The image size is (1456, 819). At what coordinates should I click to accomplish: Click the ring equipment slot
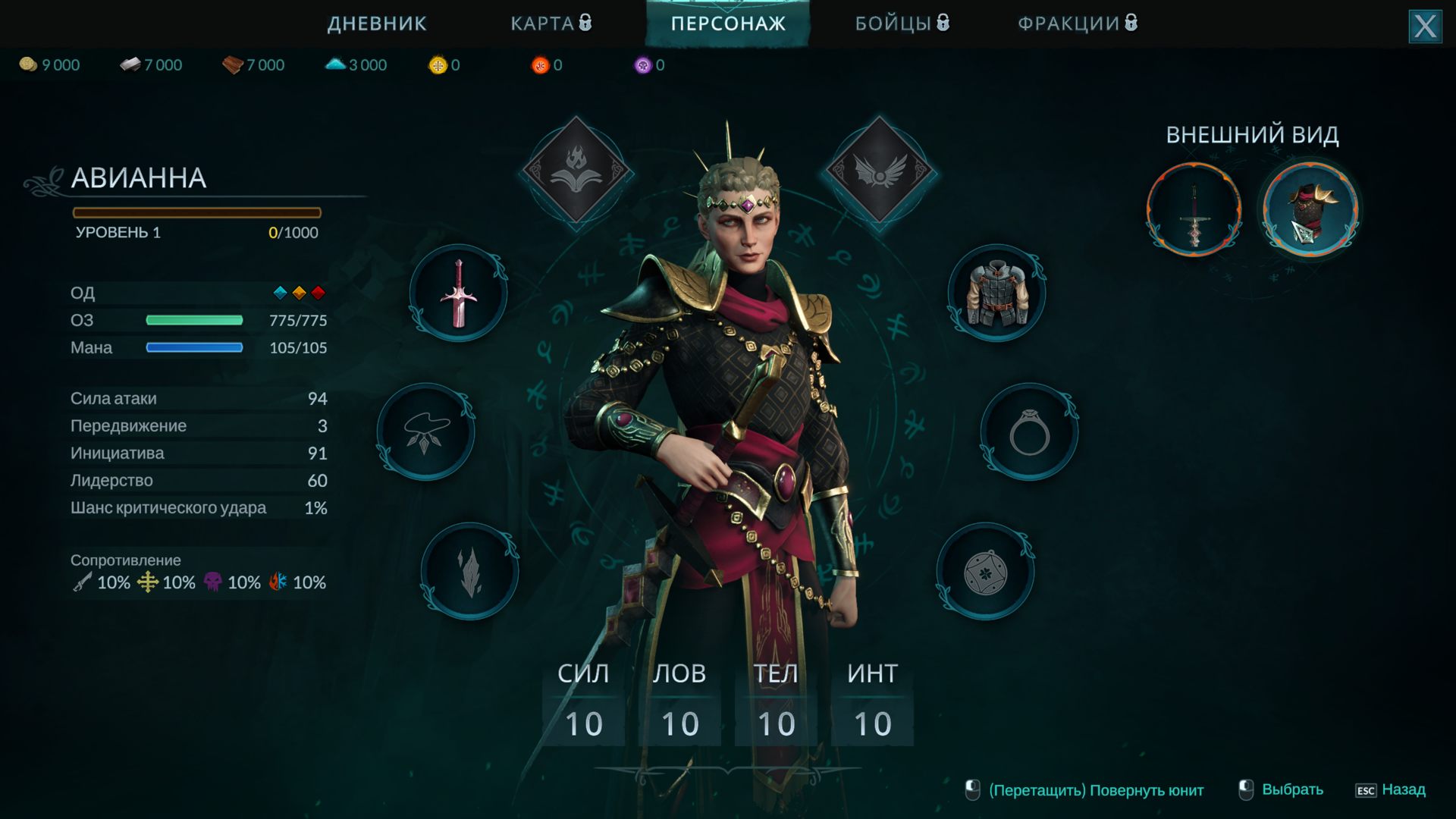[x=1031, y=432]
